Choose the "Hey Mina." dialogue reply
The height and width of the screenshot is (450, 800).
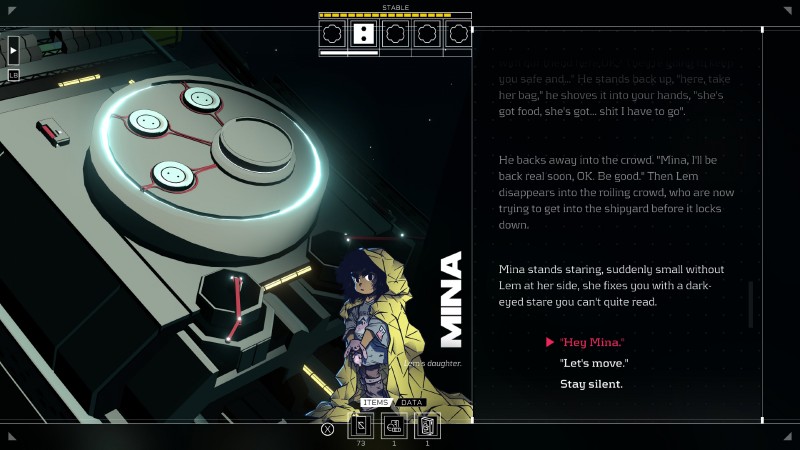(592, 342)
